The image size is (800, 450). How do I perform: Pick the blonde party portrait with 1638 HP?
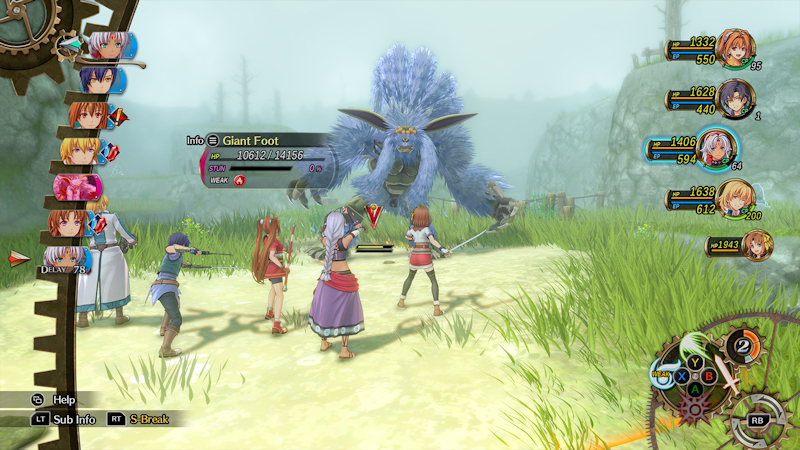click(x=735, y=197)
